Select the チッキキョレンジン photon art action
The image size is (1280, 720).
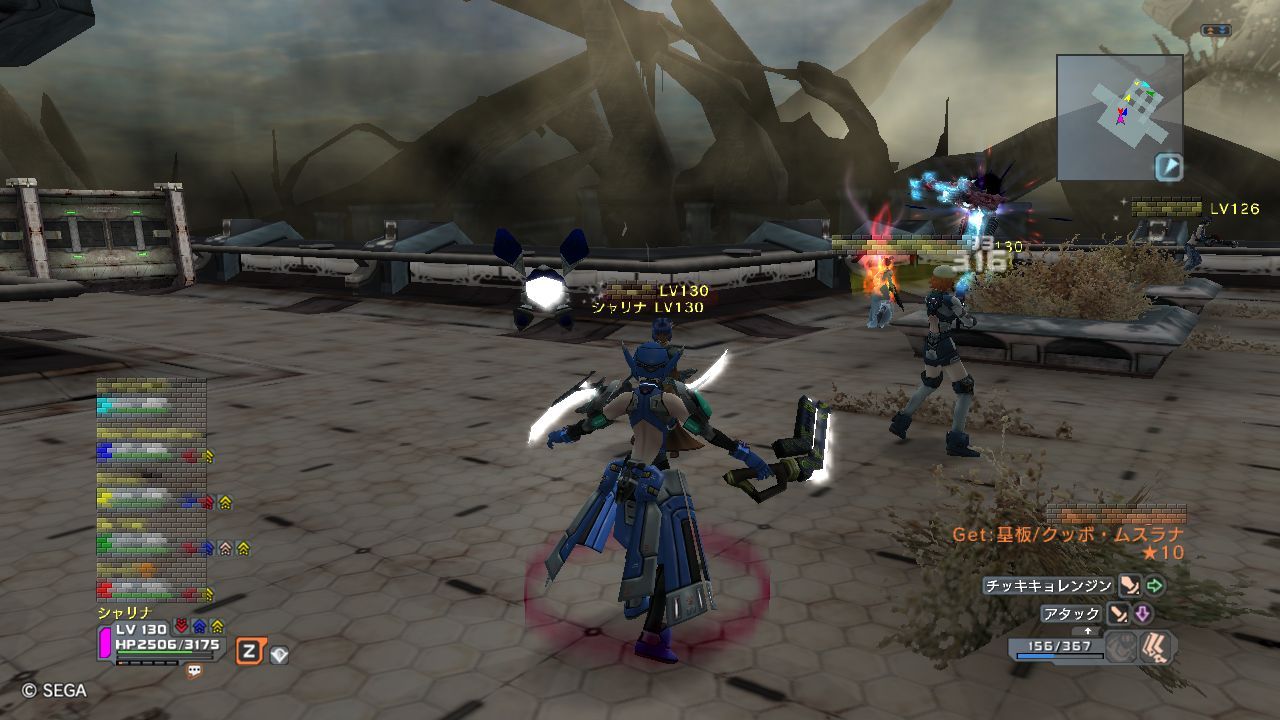[x=1048, y=586]
